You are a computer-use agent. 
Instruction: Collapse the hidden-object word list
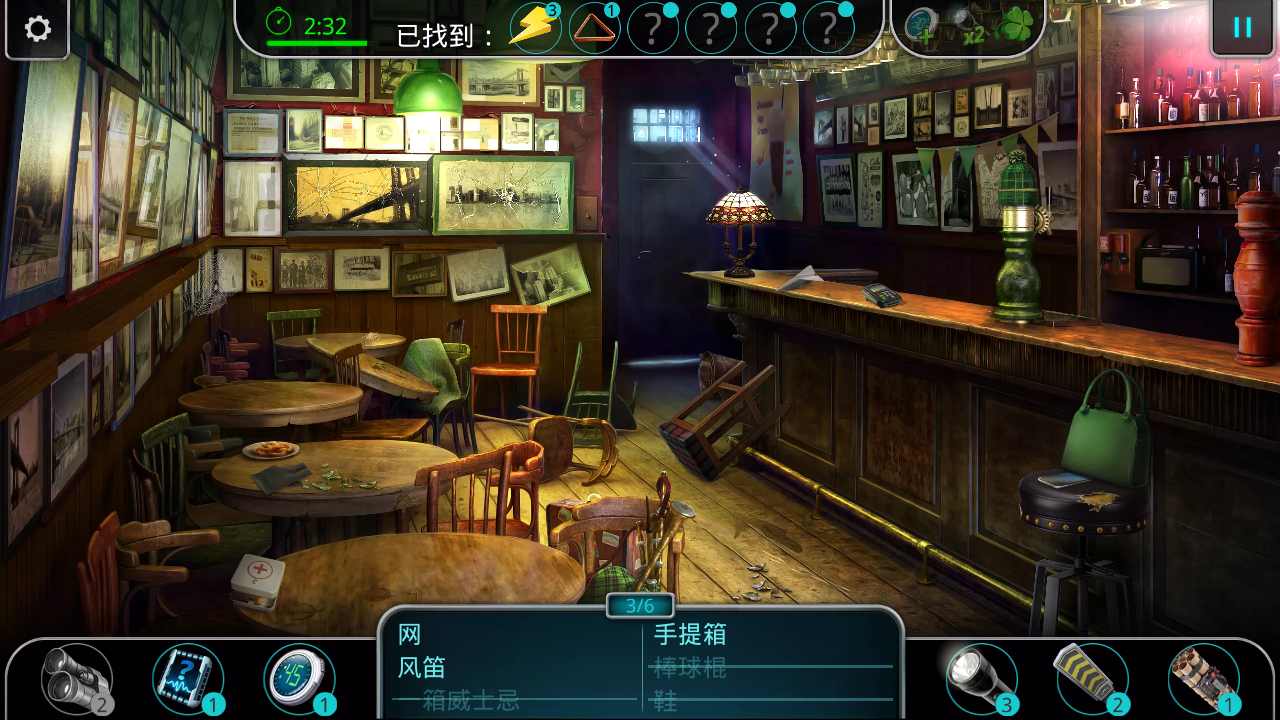pyautogui.click(x=639, y=606)
